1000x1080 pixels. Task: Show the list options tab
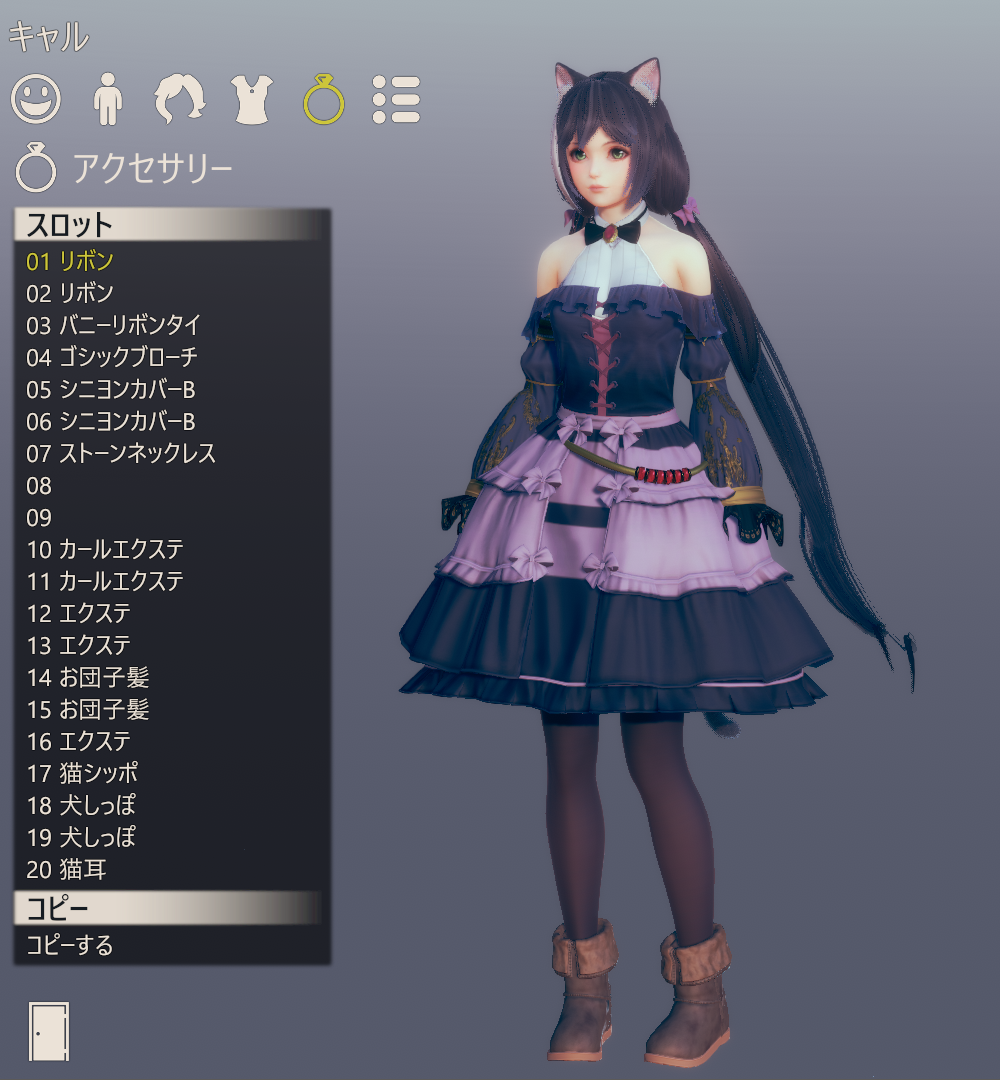click(396, 99)
